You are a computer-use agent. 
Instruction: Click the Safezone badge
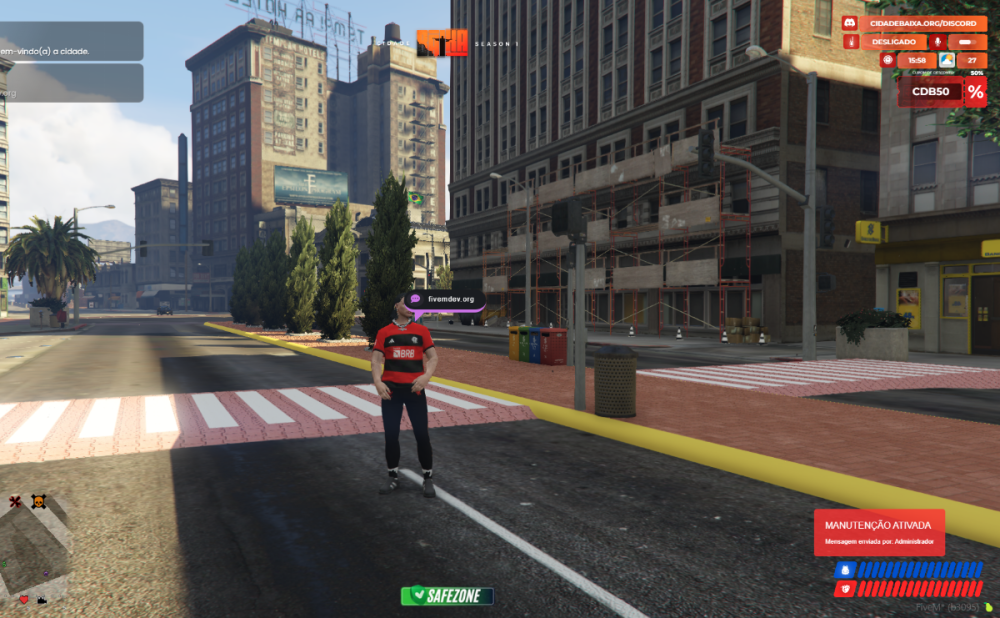(447, 596)
